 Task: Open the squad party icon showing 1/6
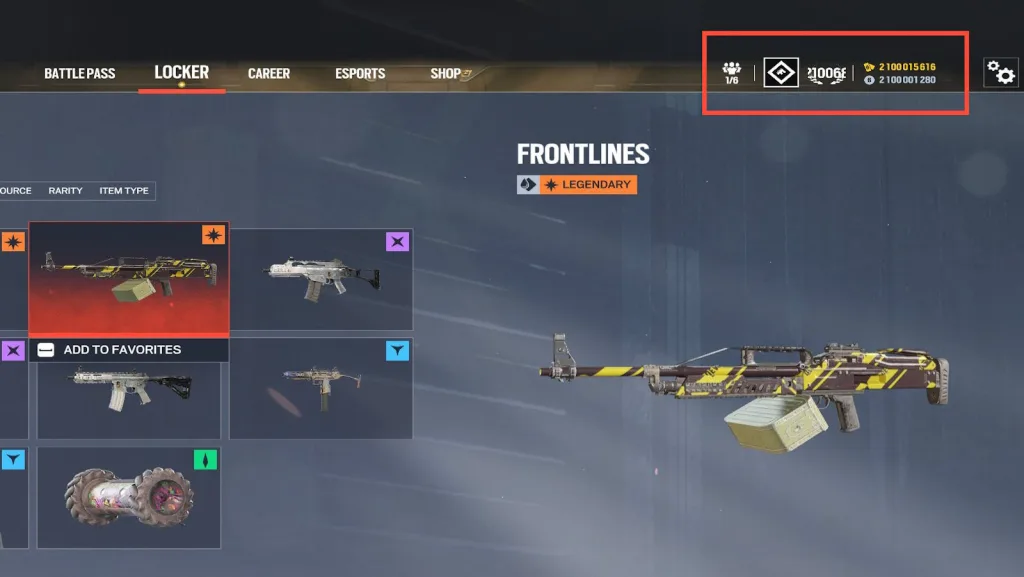click(x=731, y=72)
